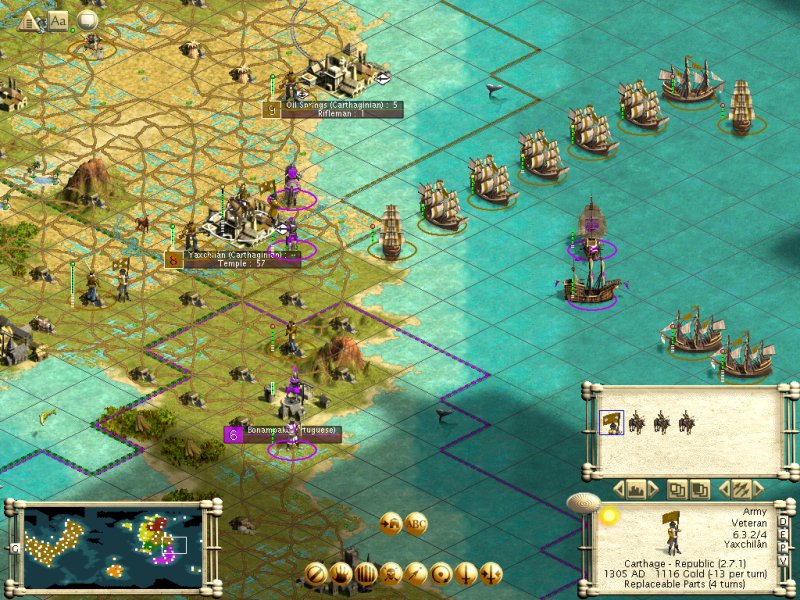Click the open-hand hold order icon
The height and width of the screenshot is (600, 800).
click(x=341, y=573)
